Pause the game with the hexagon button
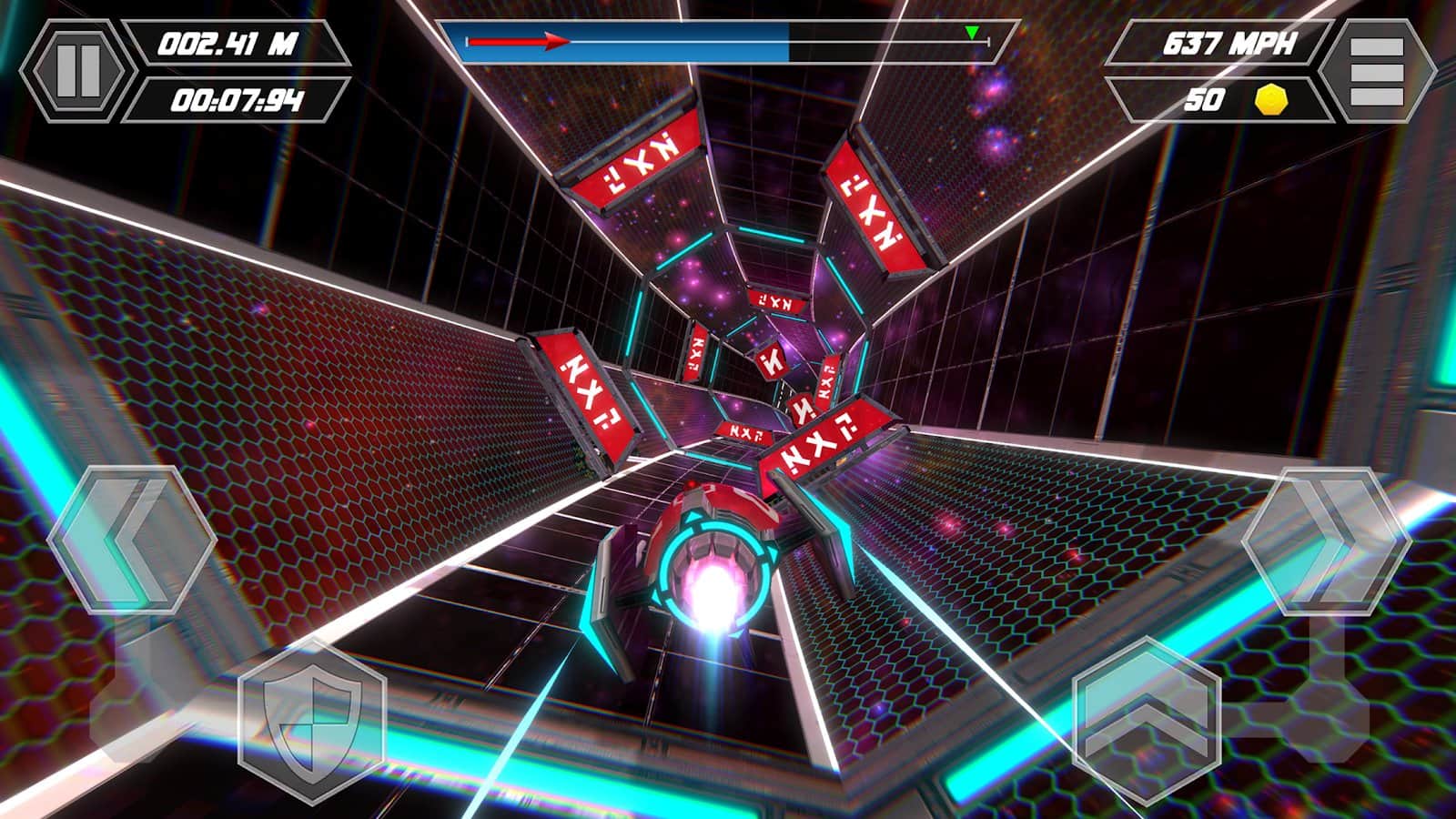Screen dimensions: 1456x819 click(77, 70)
